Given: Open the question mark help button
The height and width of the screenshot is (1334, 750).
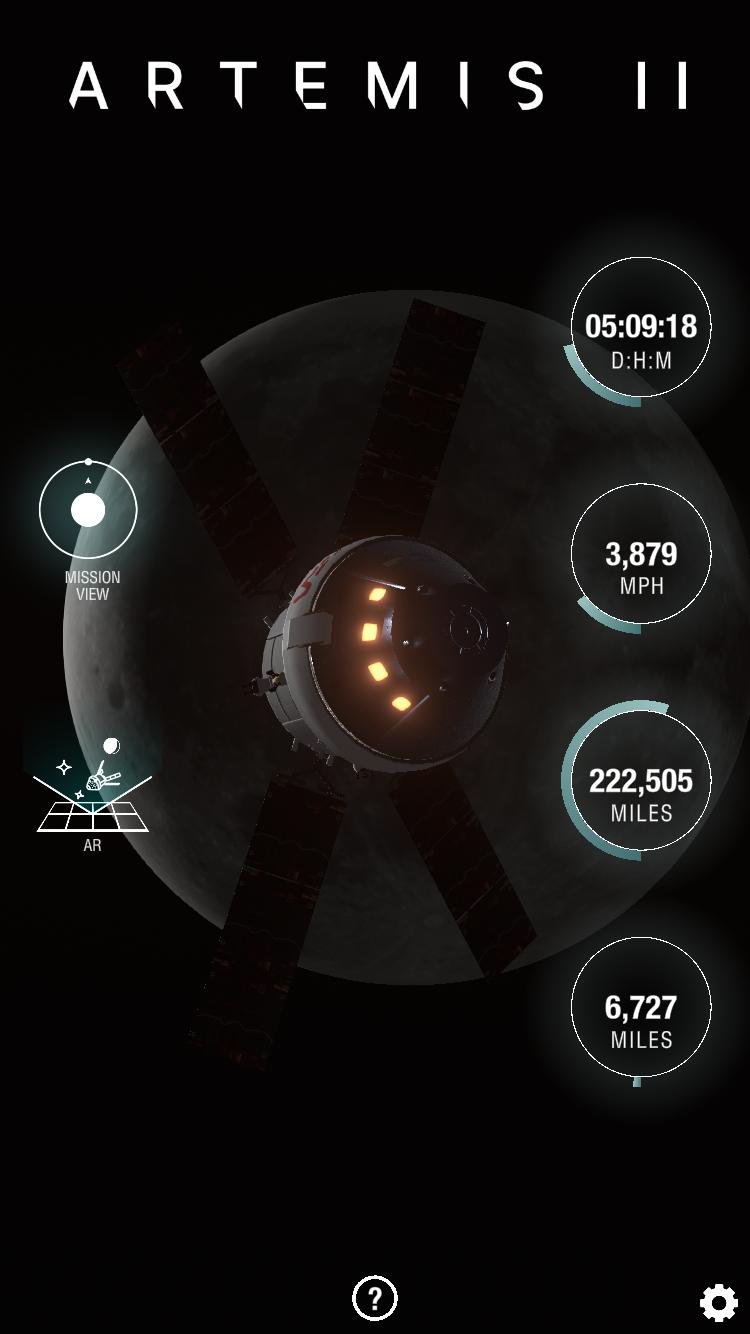Looking at the screenshot, I should (374, 1298).
